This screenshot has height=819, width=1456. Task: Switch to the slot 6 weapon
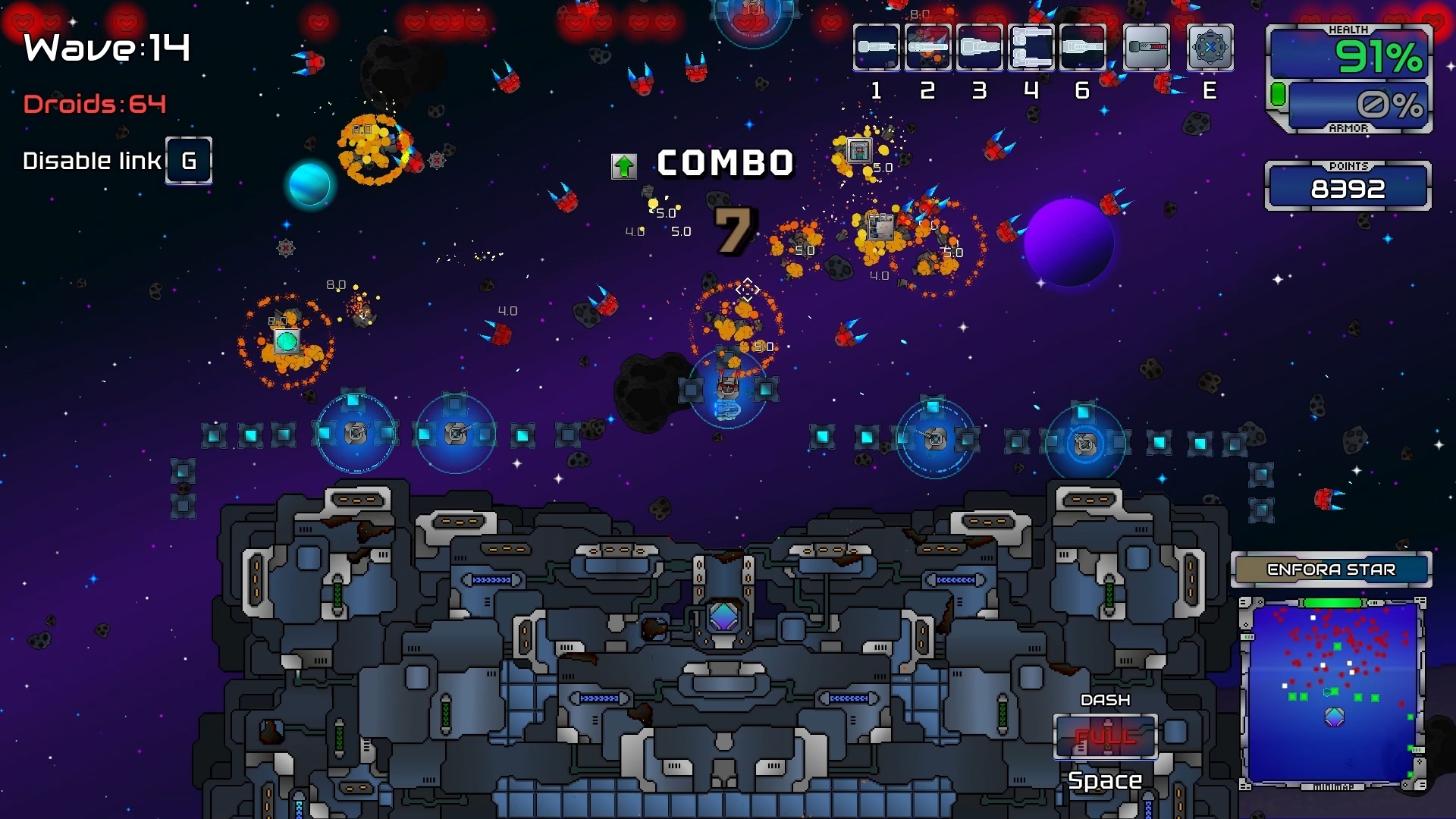tap(1083, 47)
